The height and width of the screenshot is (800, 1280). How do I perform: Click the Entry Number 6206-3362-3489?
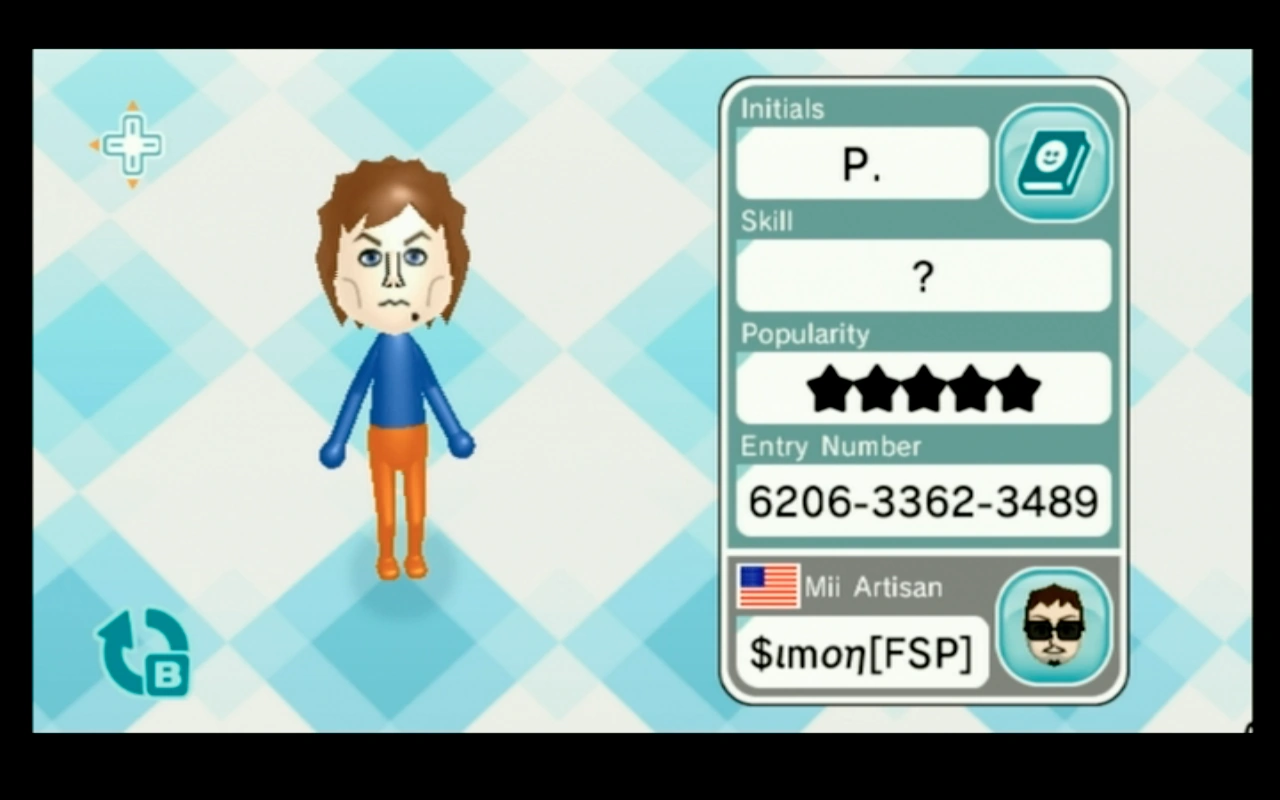[923, 502]
